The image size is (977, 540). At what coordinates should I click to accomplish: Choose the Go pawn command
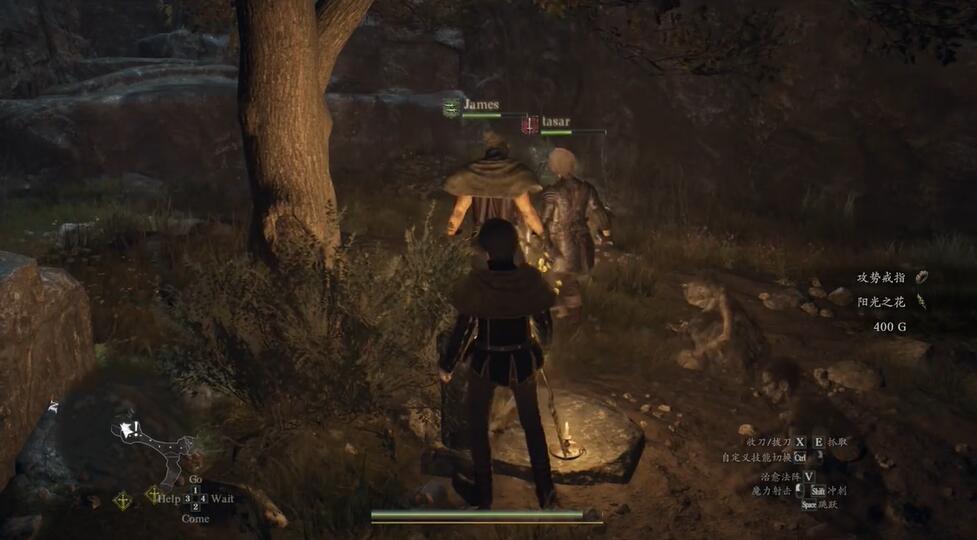[195, 480]
